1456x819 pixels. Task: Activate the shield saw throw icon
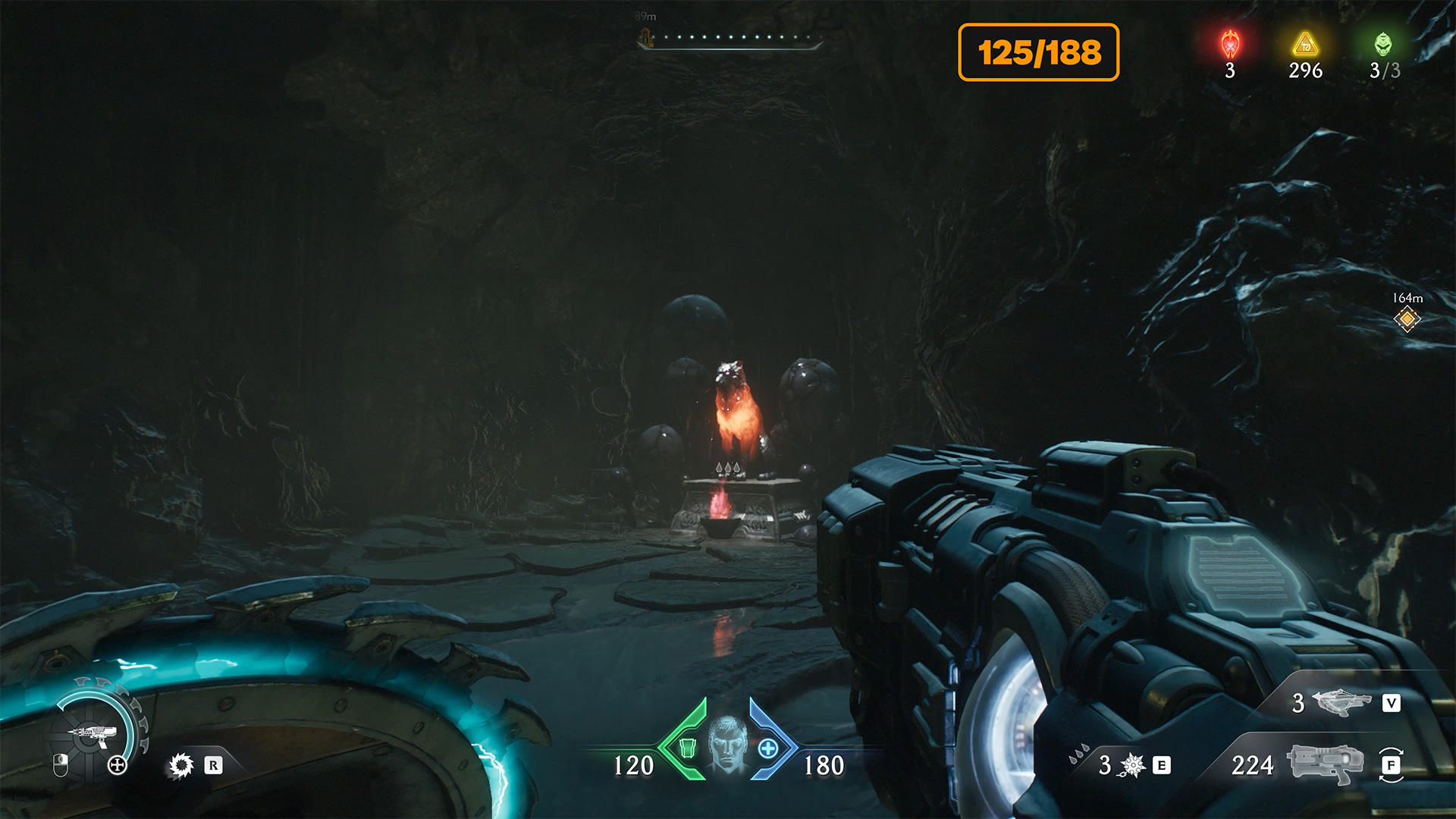(181, 765)
